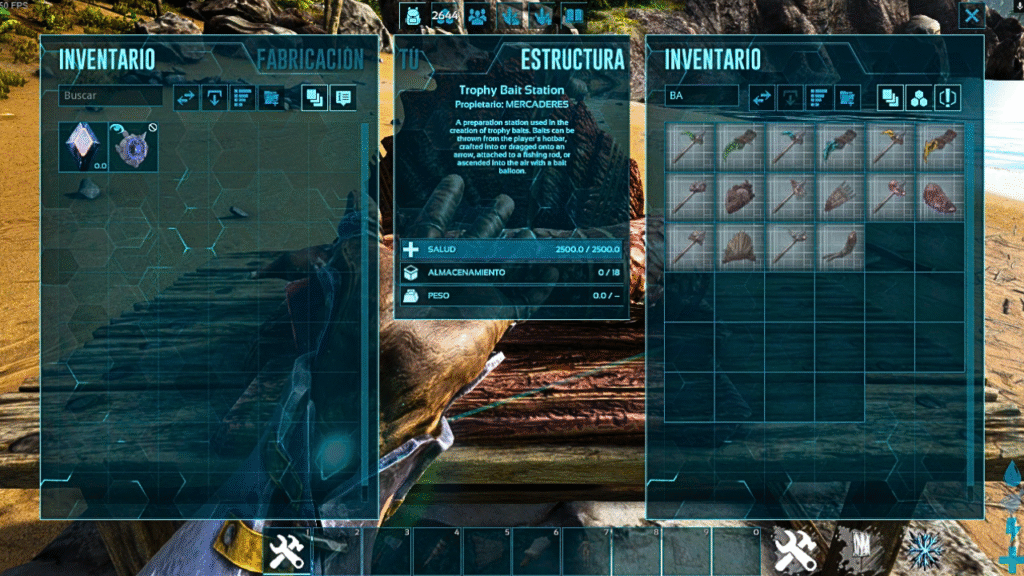Select the crystal gem item slot

[82, 147]
